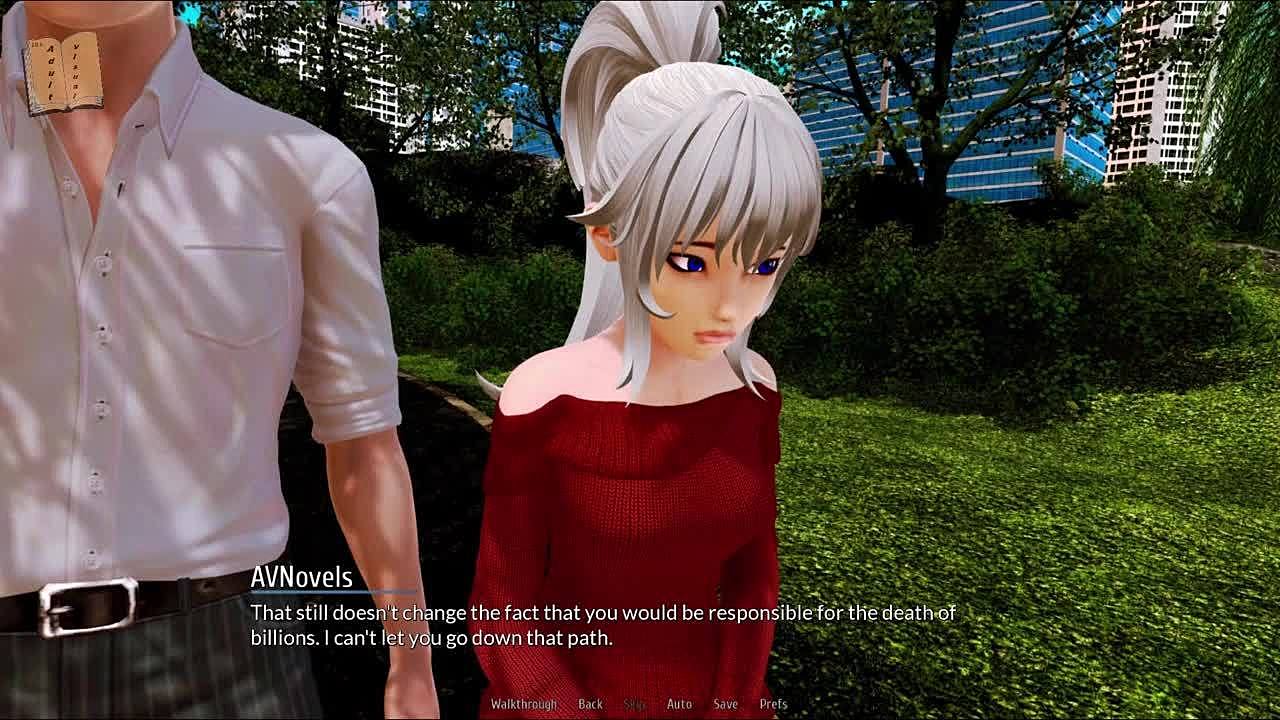1280x720 pixels.
Task: Toggle Auto dialogue advance
Action: (x=679, y=704)
